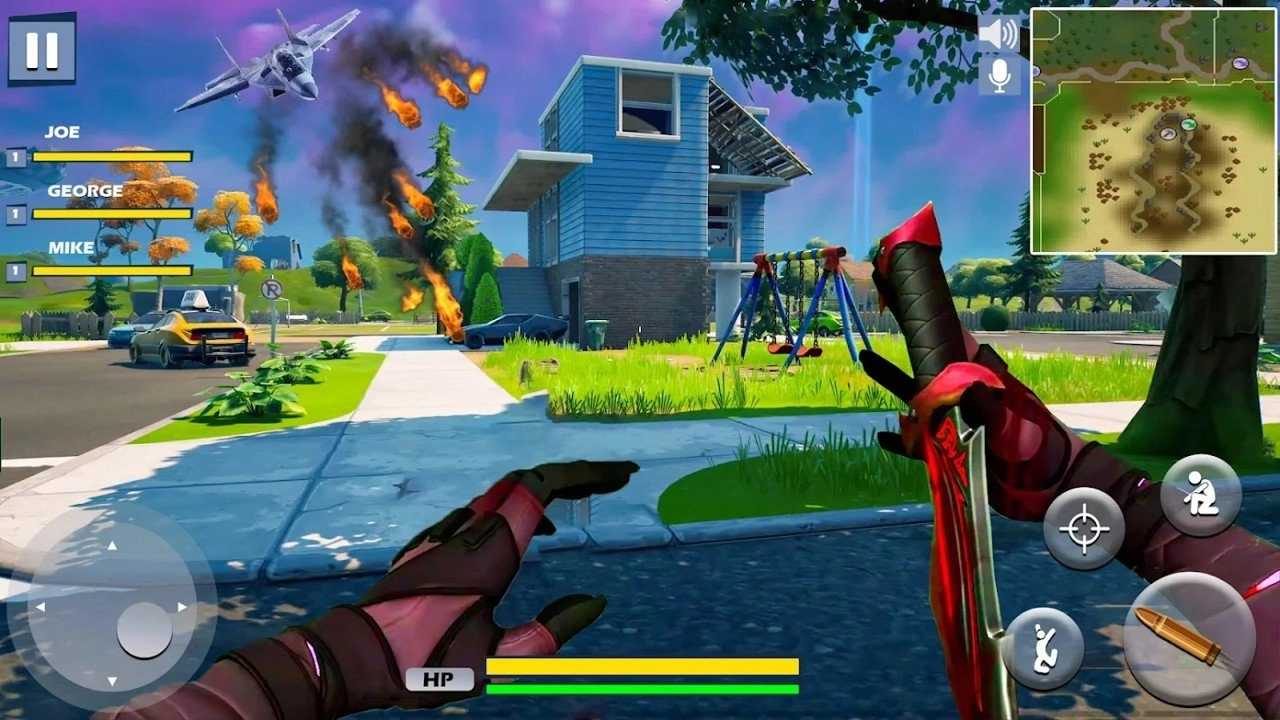Tap Joe's name in the squad list

62,130
